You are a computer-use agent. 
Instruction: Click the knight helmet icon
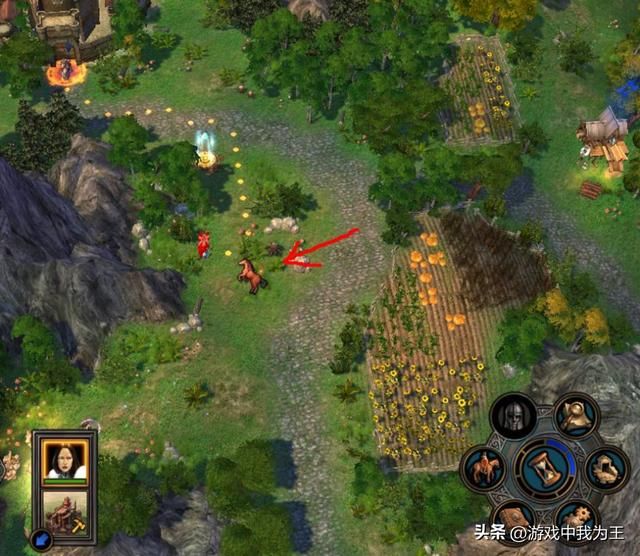click(x=513, y=416)
